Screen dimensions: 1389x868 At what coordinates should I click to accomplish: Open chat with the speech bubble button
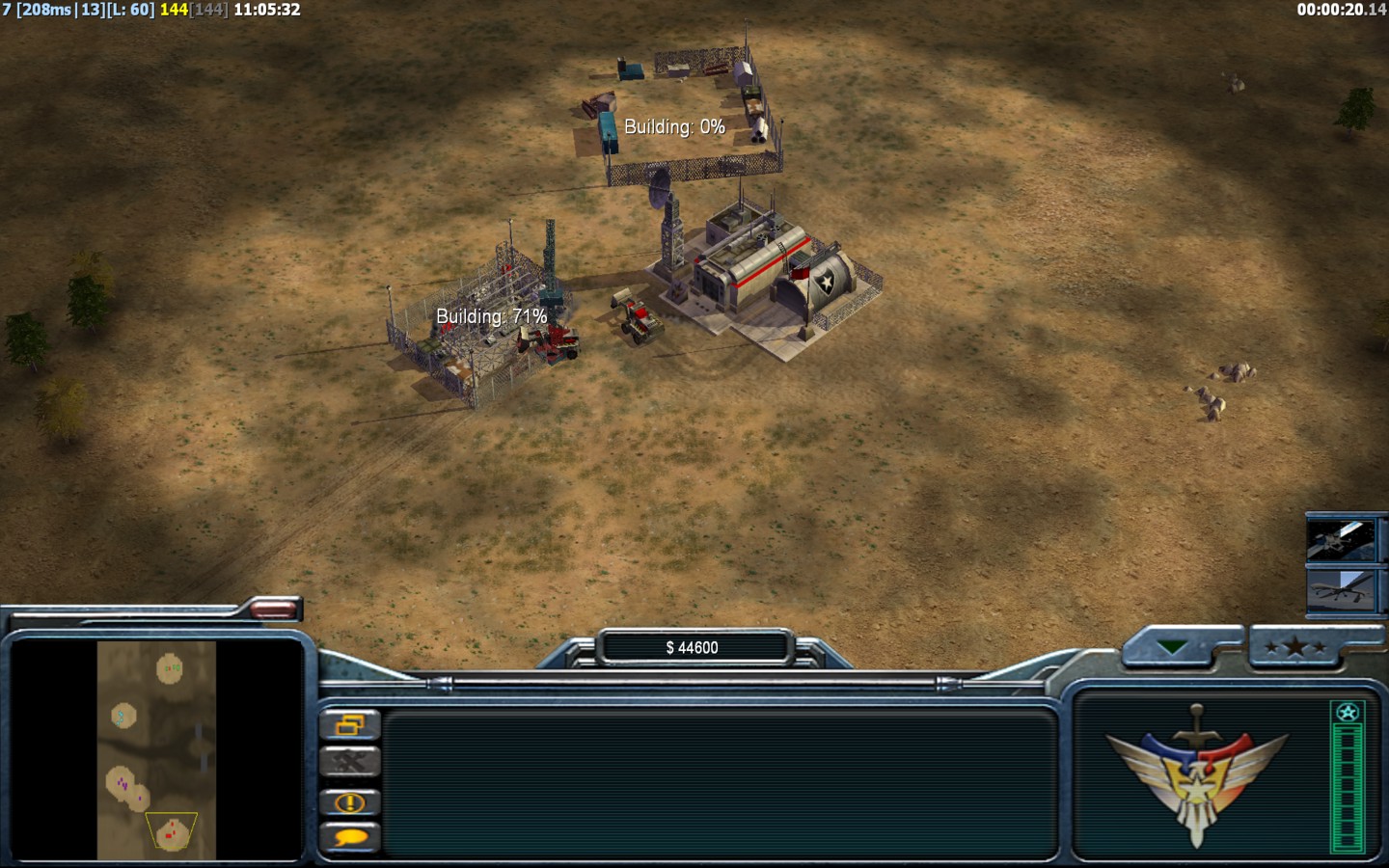pos(349,837)
